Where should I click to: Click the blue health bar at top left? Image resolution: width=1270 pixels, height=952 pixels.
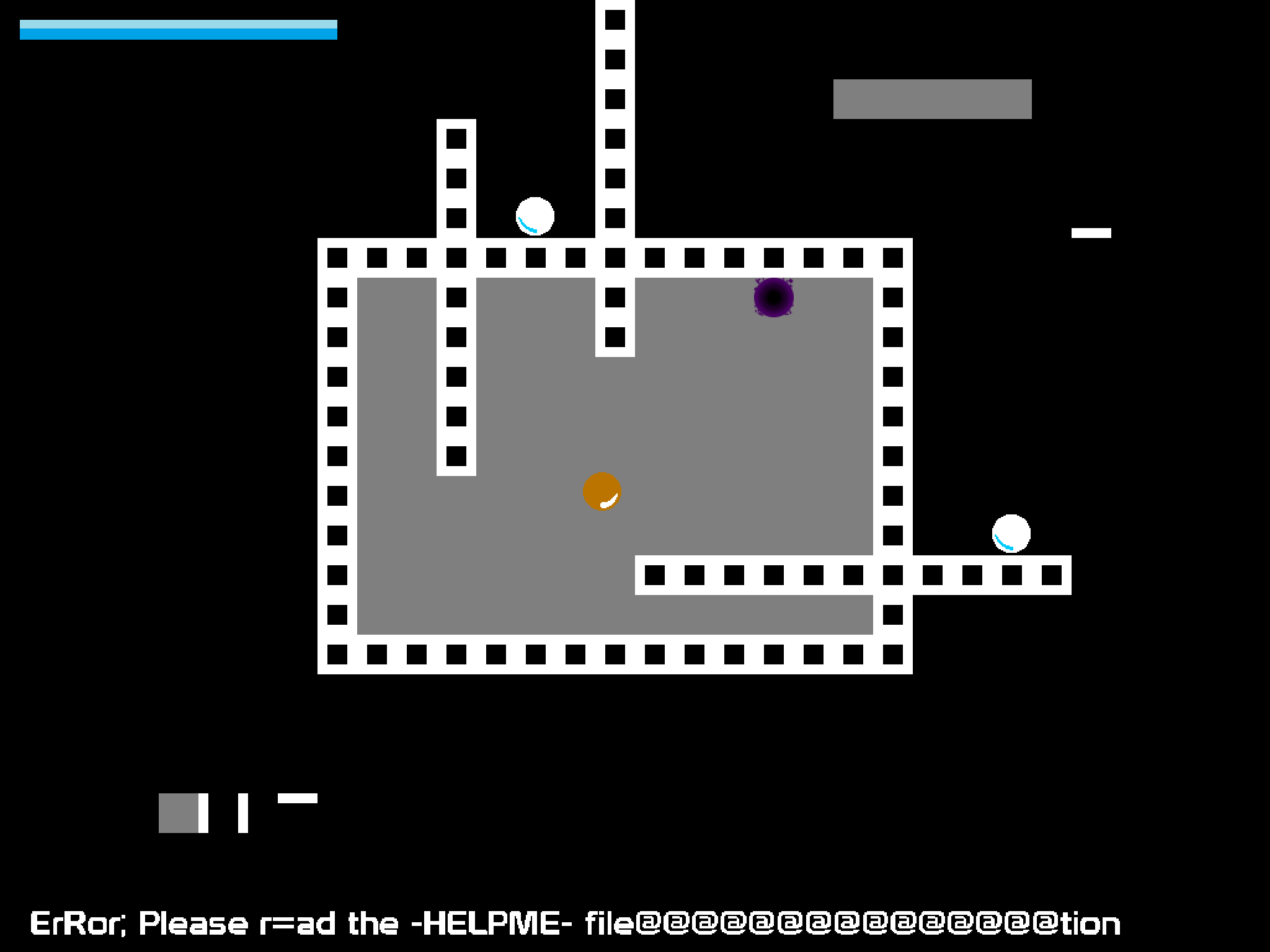click(180, 29)
